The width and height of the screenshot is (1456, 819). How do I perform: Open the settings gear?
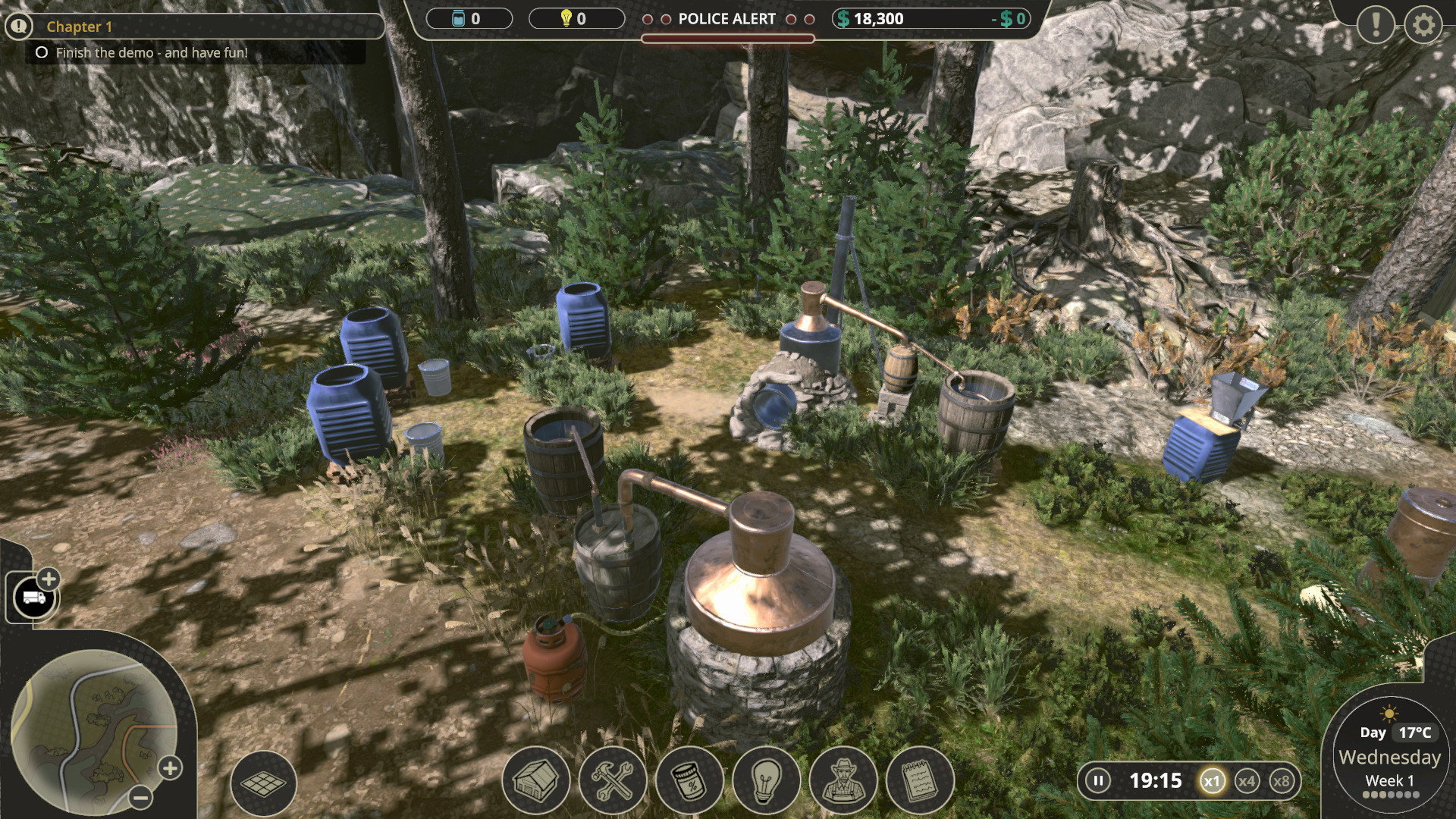pos(1424,25)
